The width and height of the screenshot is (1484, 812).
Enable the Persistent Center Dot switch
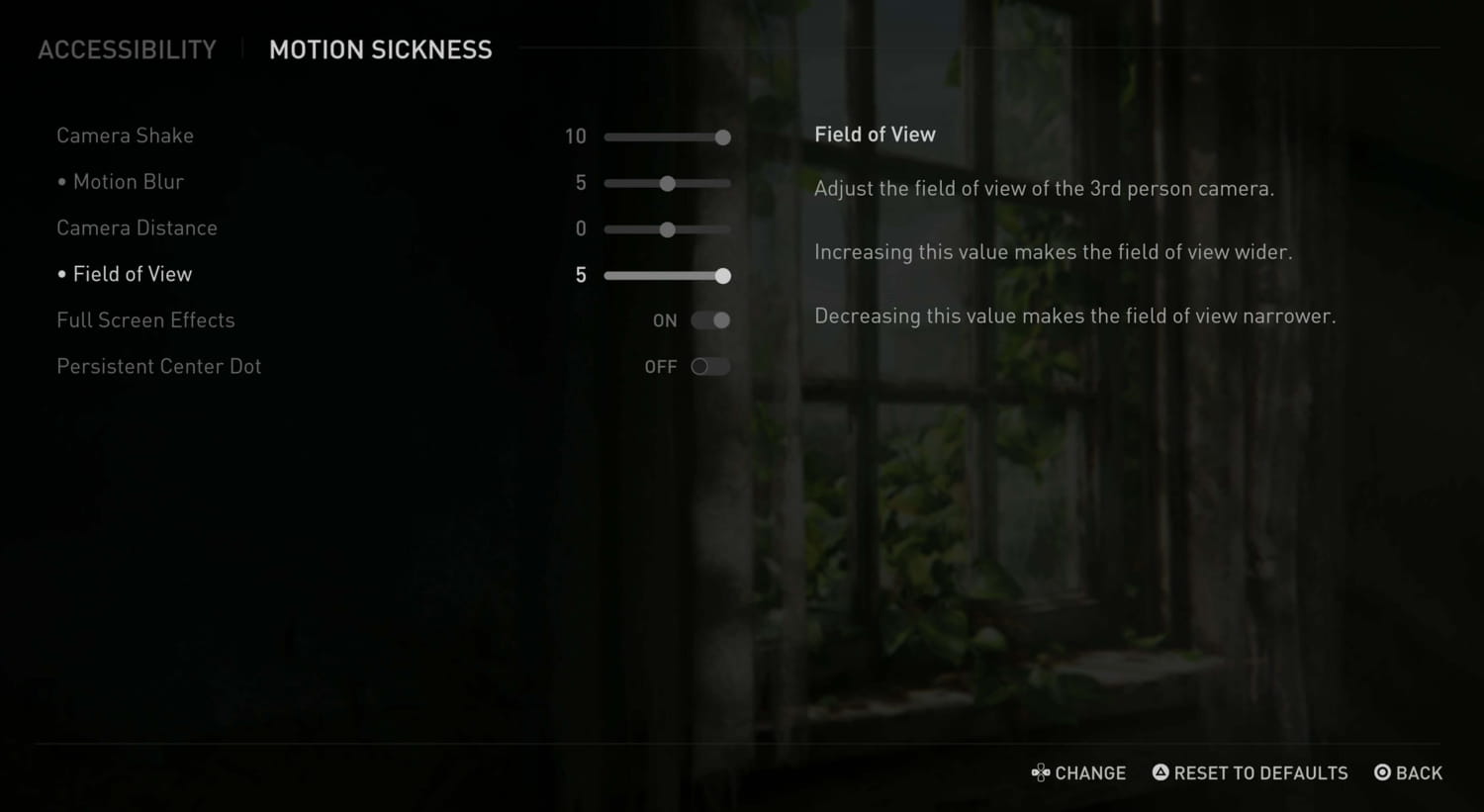point(709,366)
